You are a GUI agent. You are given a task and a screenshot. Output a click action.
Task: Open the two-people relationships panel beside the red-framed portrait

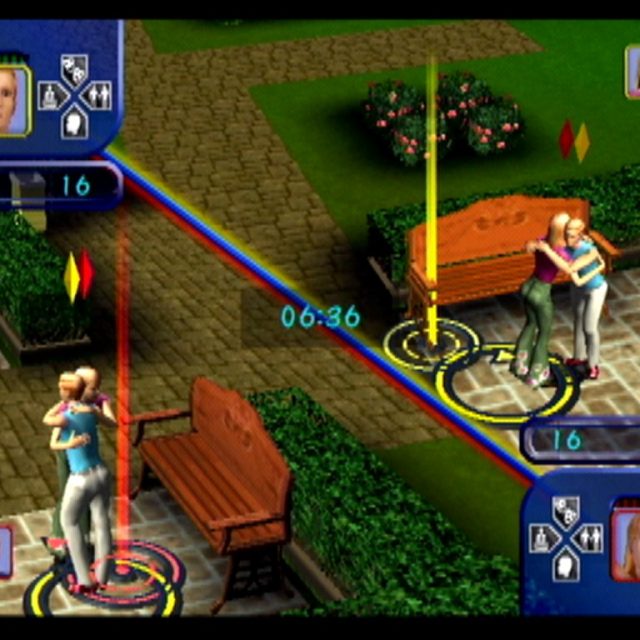[590, 538]
